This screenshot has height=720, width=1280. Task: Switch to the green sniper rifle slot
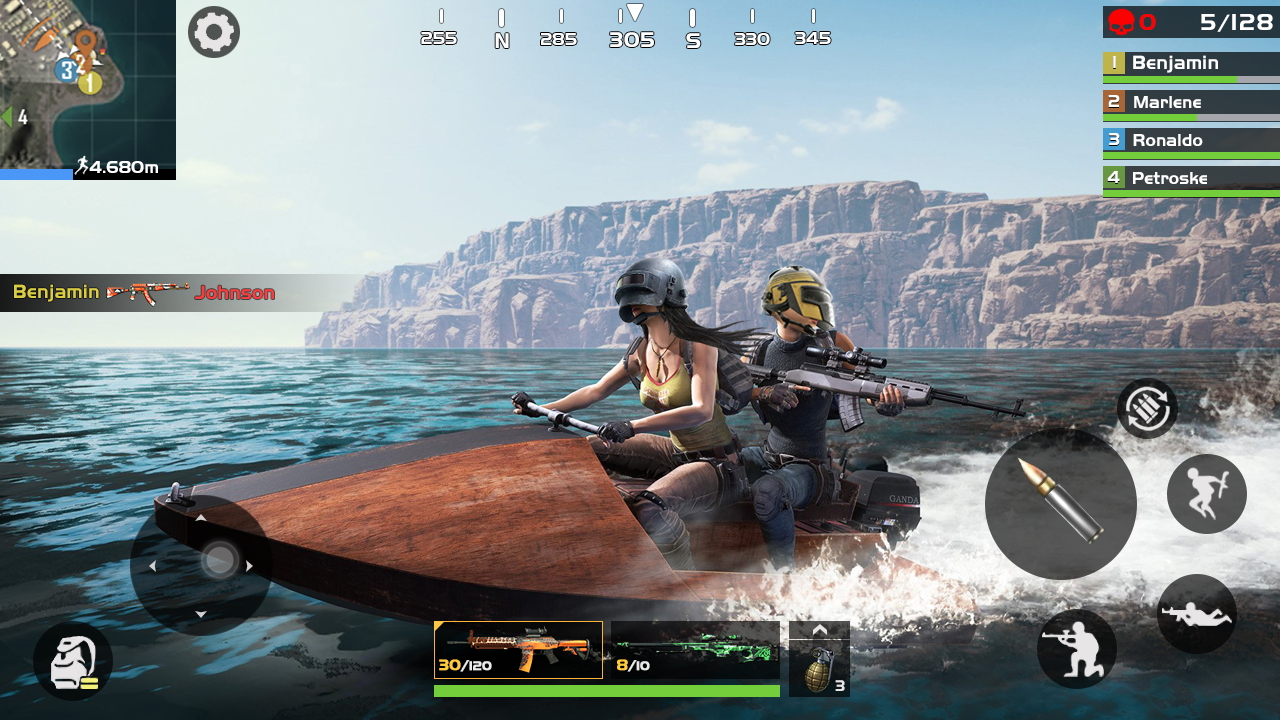pyautogui.click(x=695, y=650)
